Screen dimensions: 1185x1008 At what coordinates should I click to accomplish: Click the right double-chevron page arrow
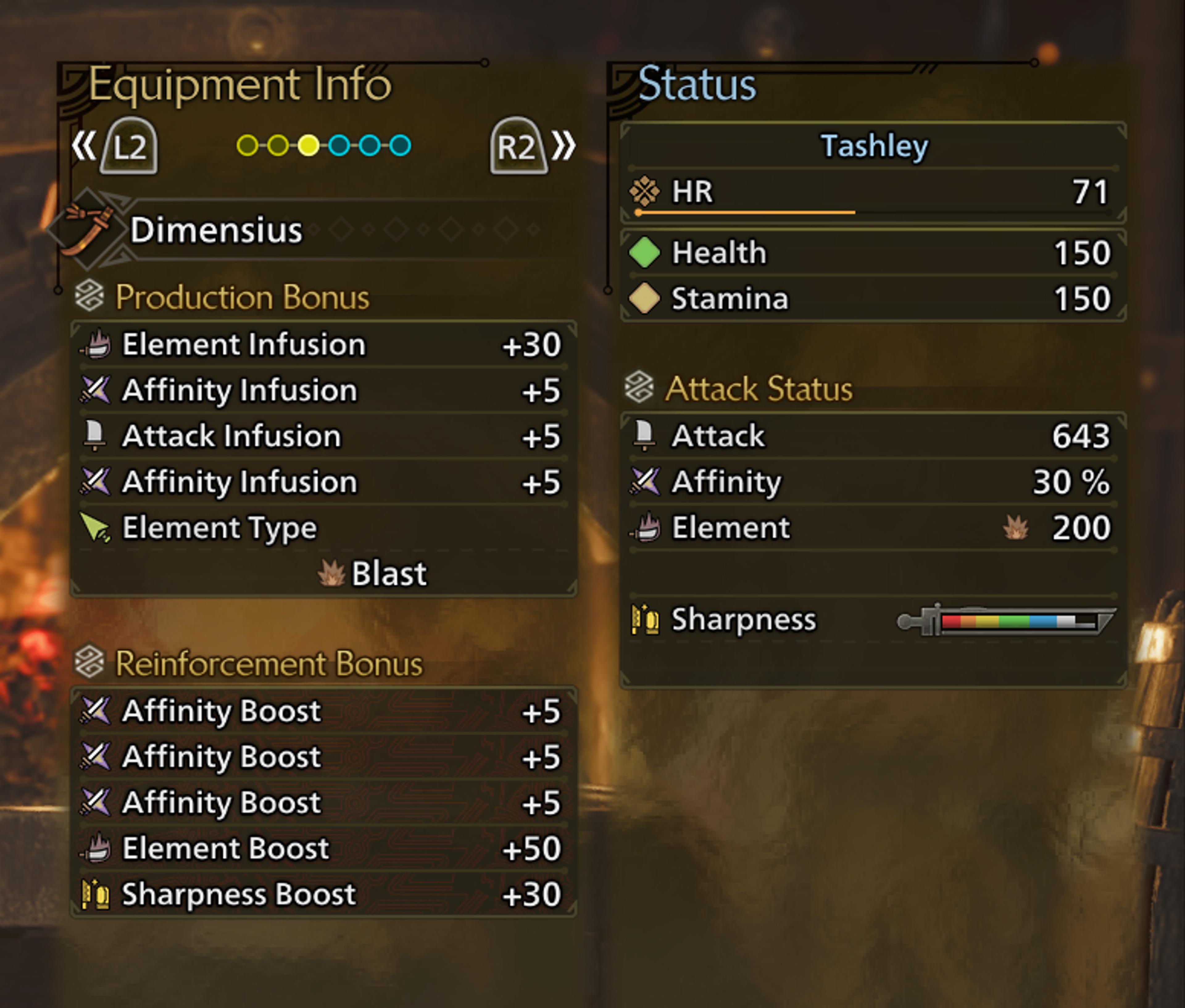tap(563, 145)
